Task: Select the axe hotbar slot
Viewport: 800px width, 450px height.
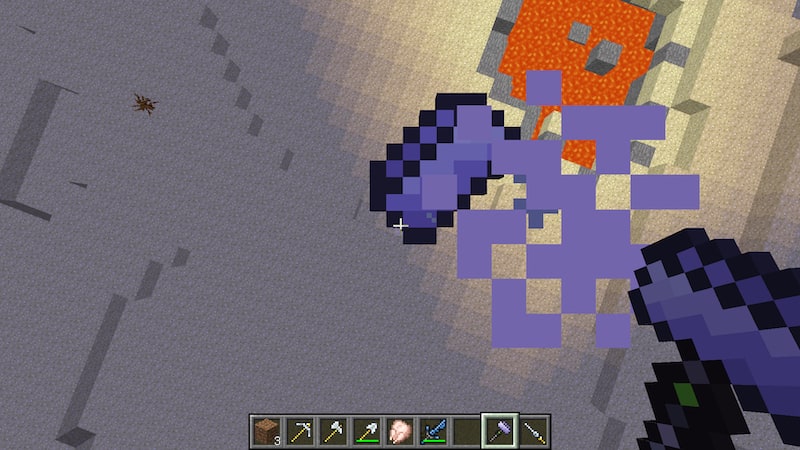Action: (x=332, y=429)
